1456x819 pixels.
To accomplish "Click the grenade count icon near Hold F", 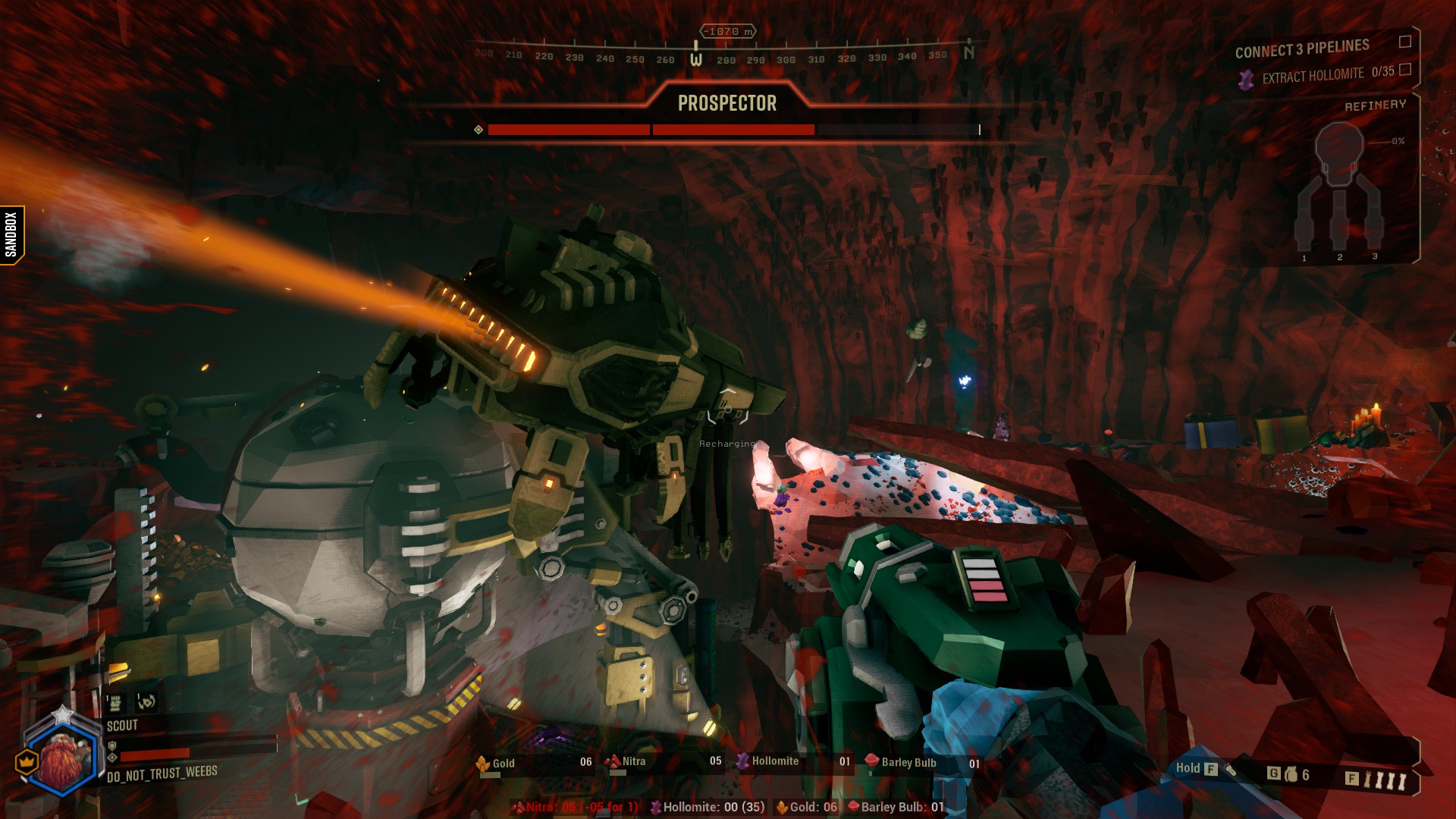I will 1293,774.
